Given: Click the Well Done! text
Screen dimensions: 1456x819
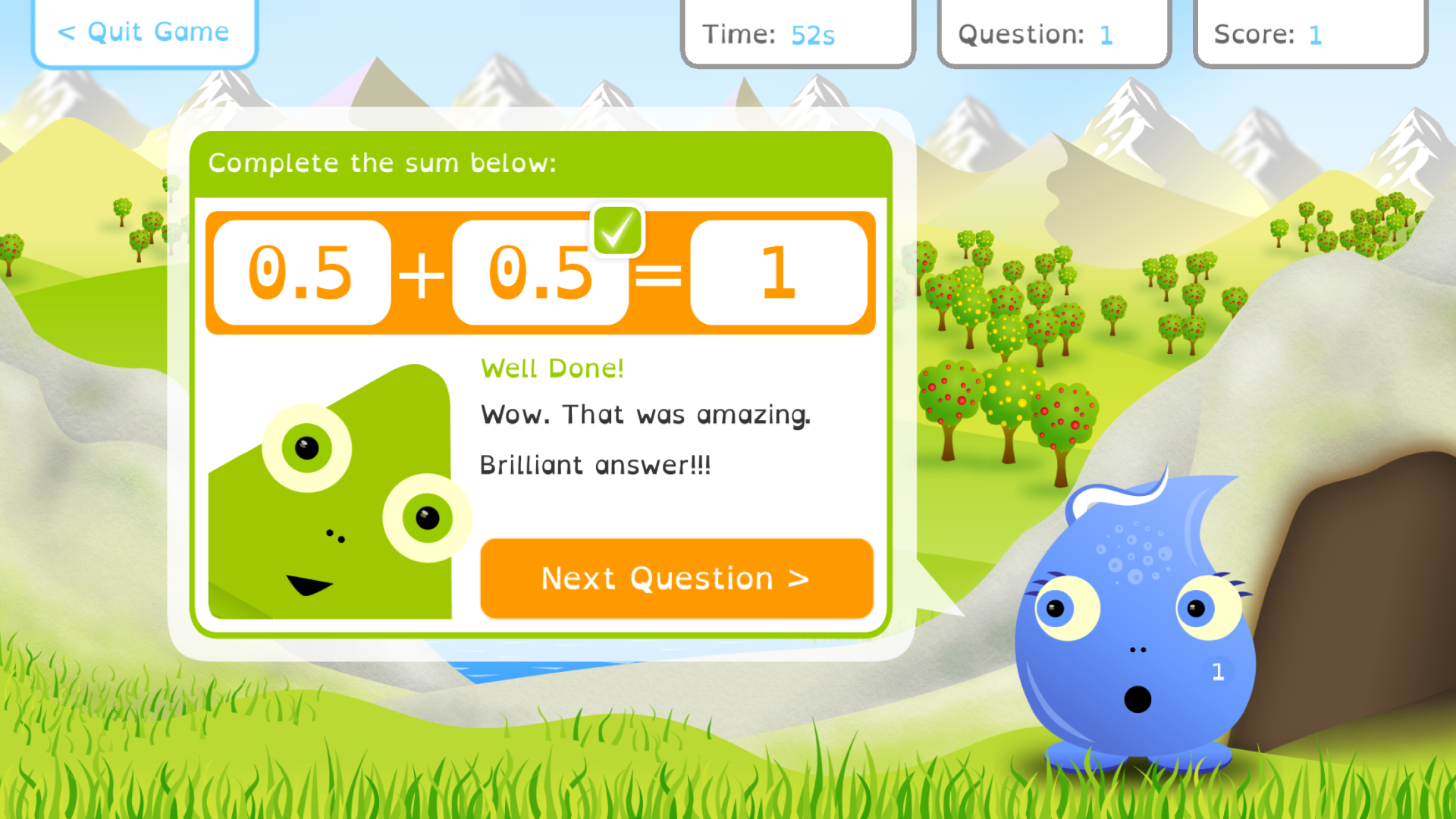Looking at the screenshot, I should [x=552, y=368].
